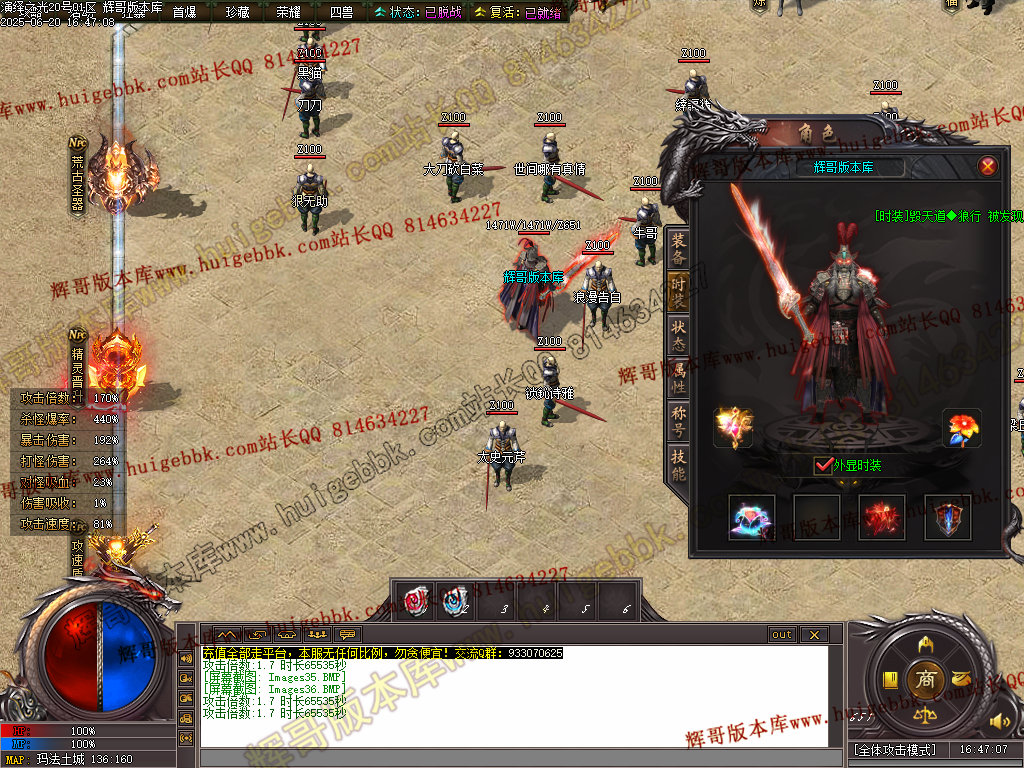Screen dimensions: 1024x768
Task: Open the 四兽 top menu
Action: pyautogui.click(x=341, y=12)
